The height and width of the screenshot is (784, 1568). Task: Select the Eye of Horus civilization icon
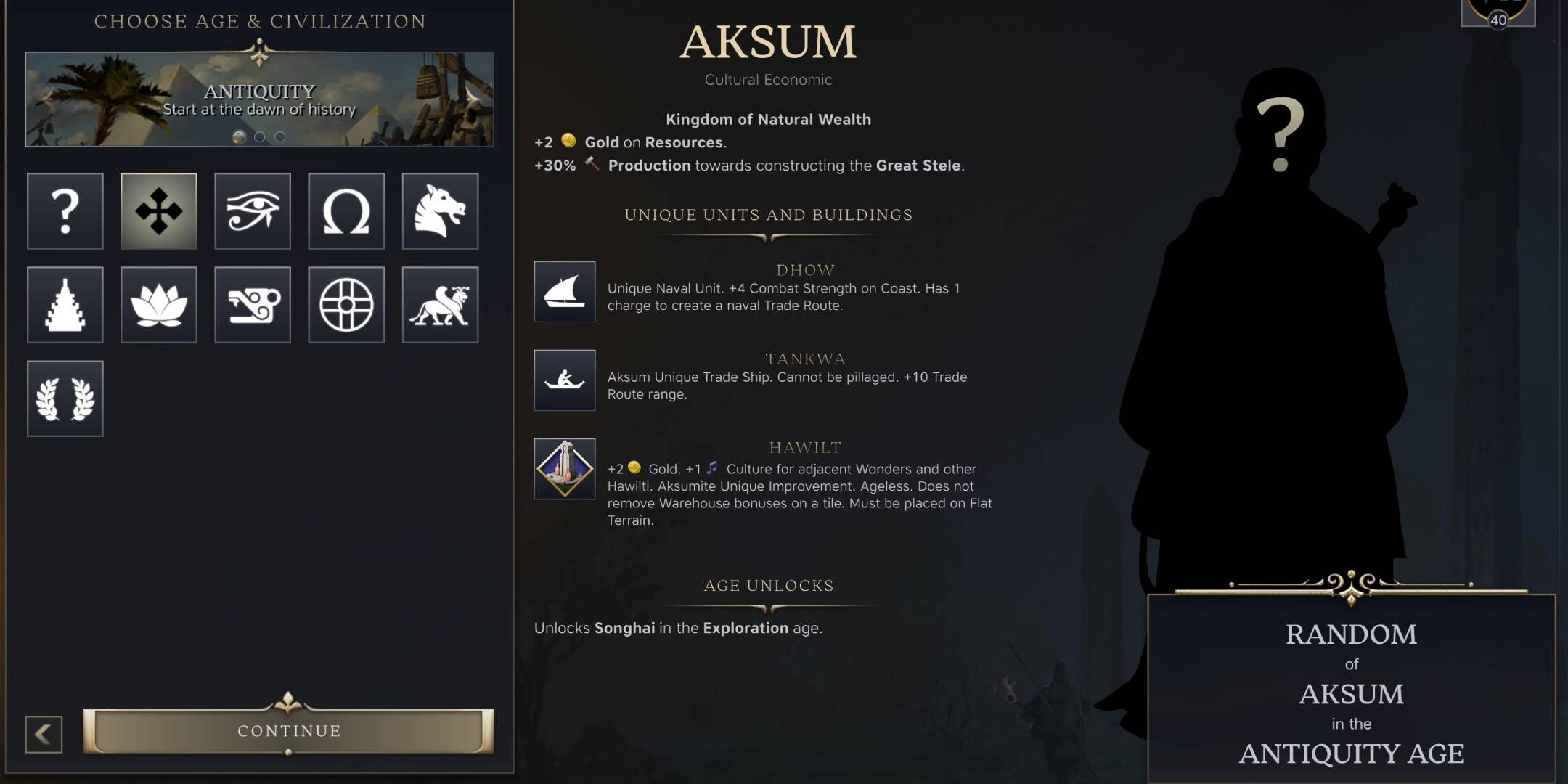point(252,211)
